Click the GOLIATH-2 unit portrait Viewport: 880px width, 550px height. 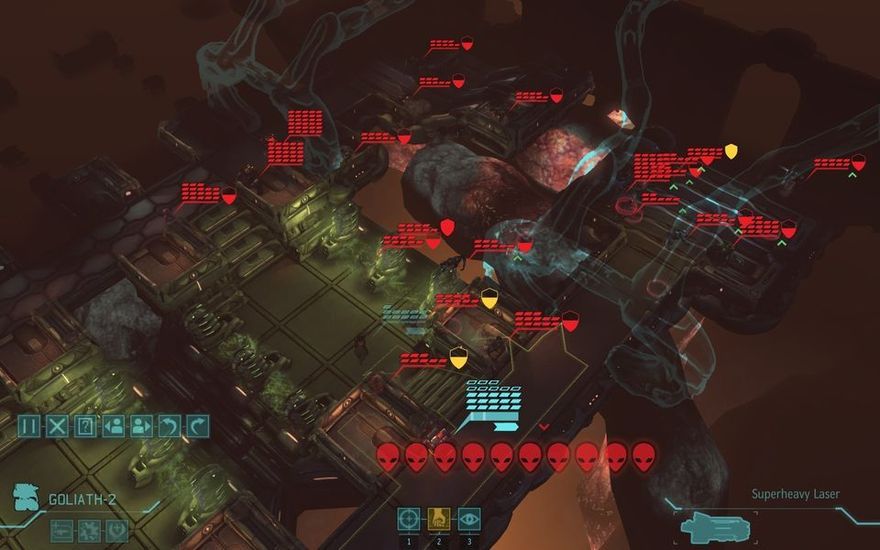pyautogui.click(x=28, y=498)
